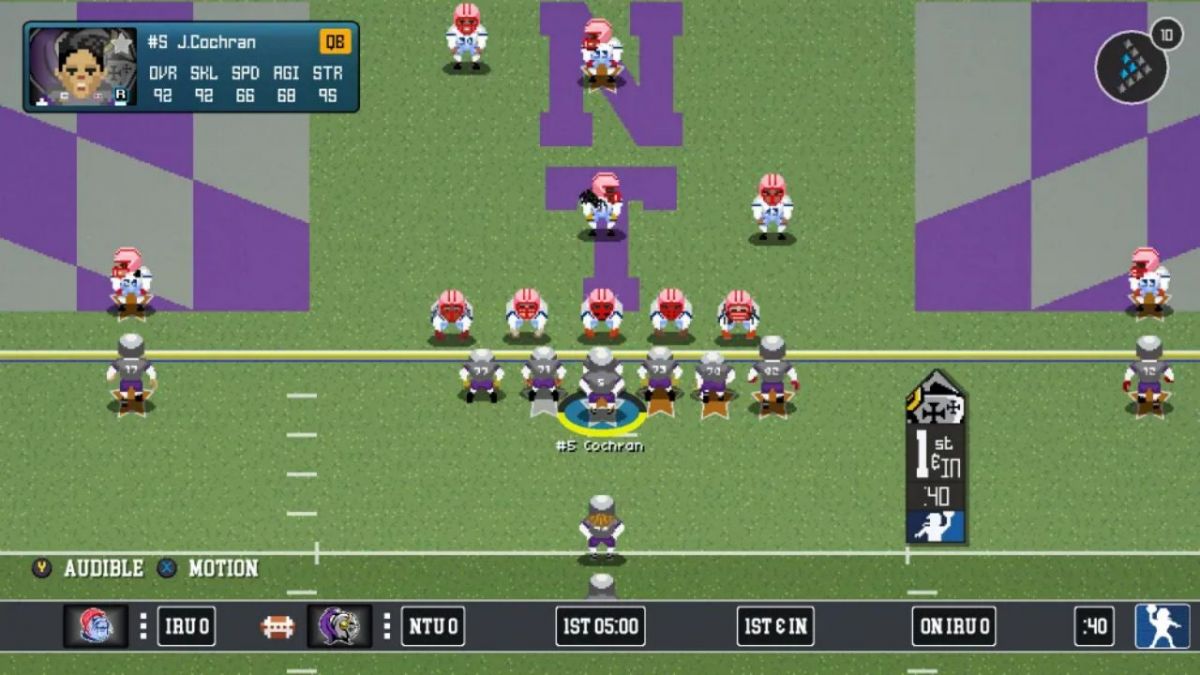Click the IRU red helmet team logo
1200x675 pixels.
tap(96, 626)
